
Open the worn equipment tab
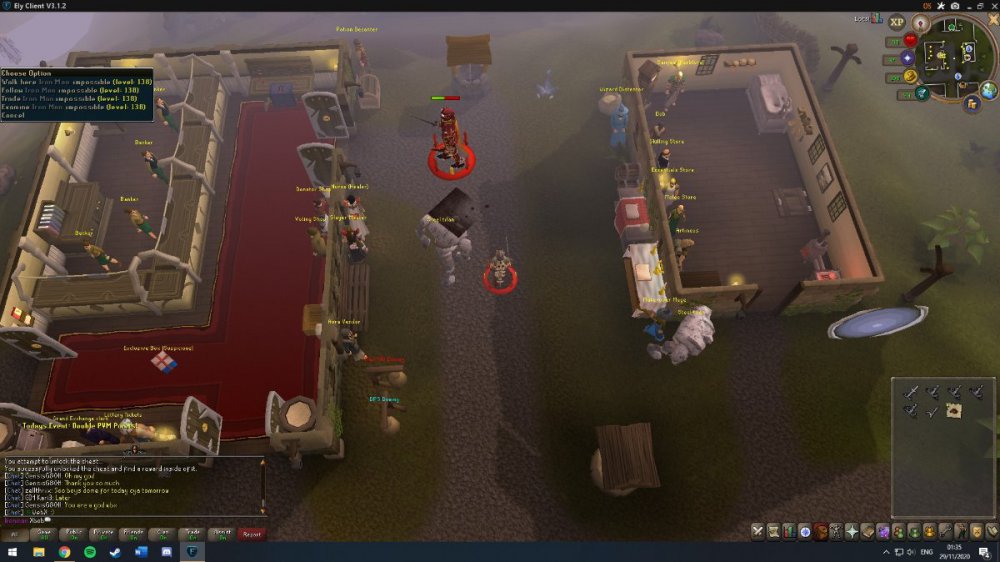(836, 531)
